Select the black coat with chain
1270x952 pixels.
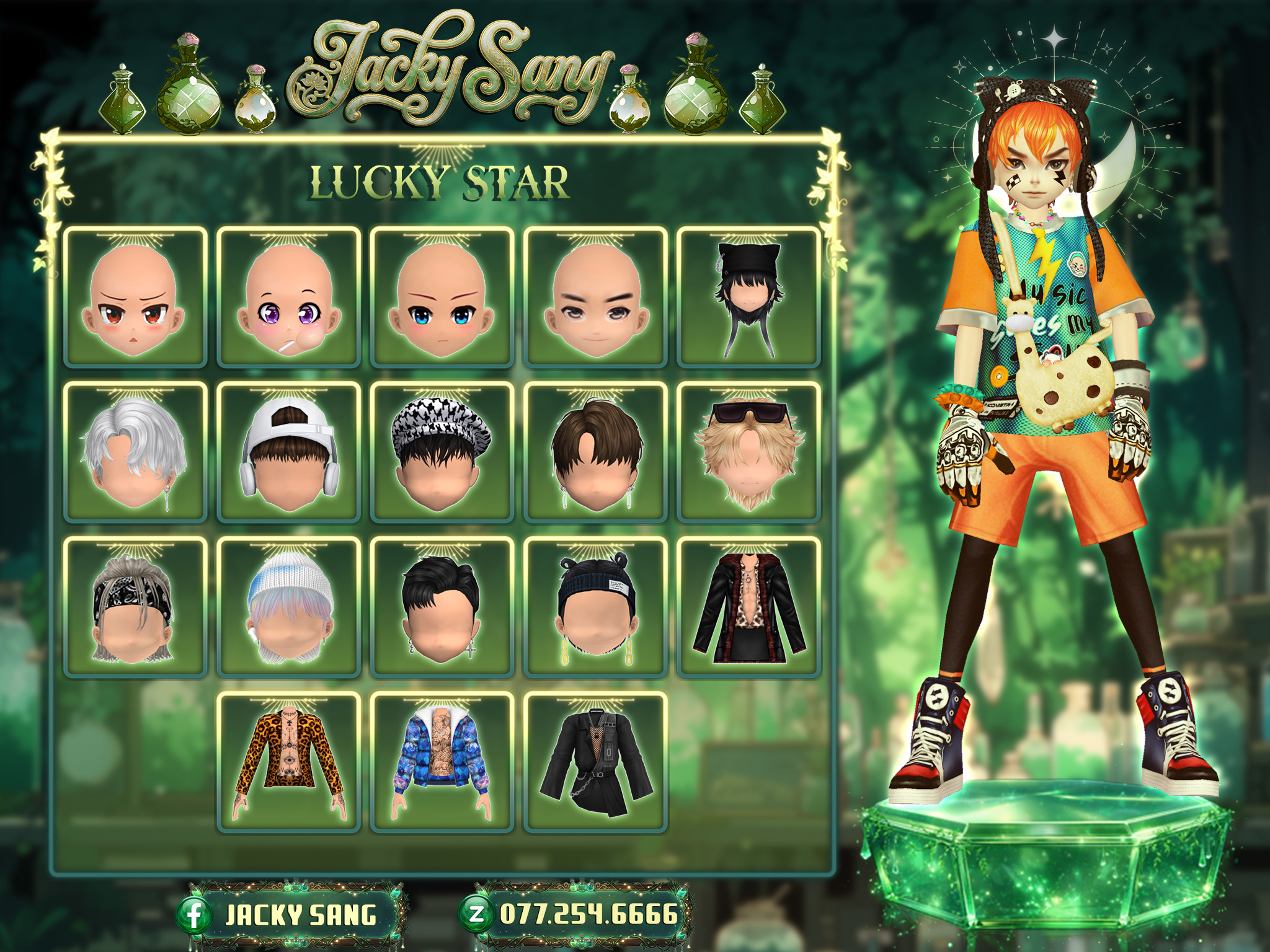coord(595,762)
